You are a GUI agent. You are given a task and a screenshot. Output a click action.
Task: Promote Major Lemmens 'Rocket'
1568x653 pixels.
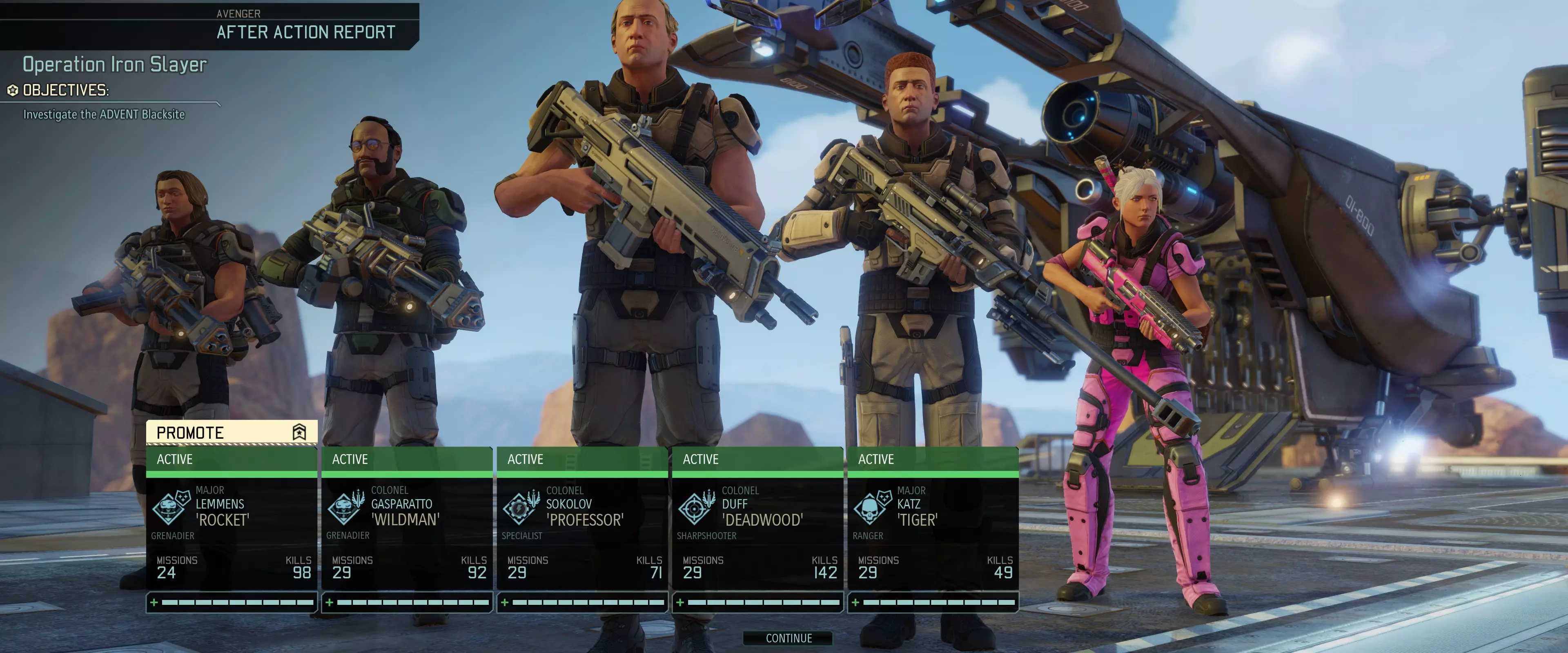231,432
